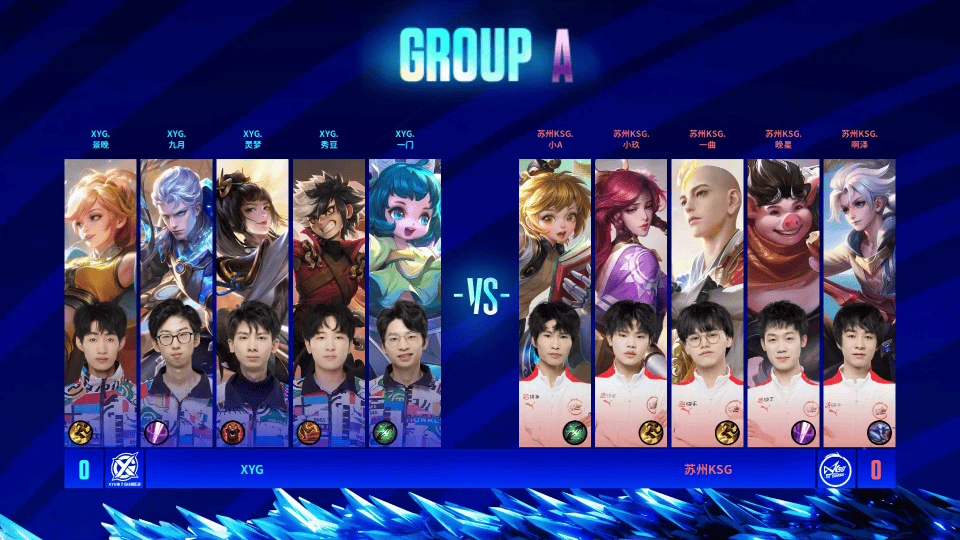Select XYG player 景晚's card

point(100,300)
